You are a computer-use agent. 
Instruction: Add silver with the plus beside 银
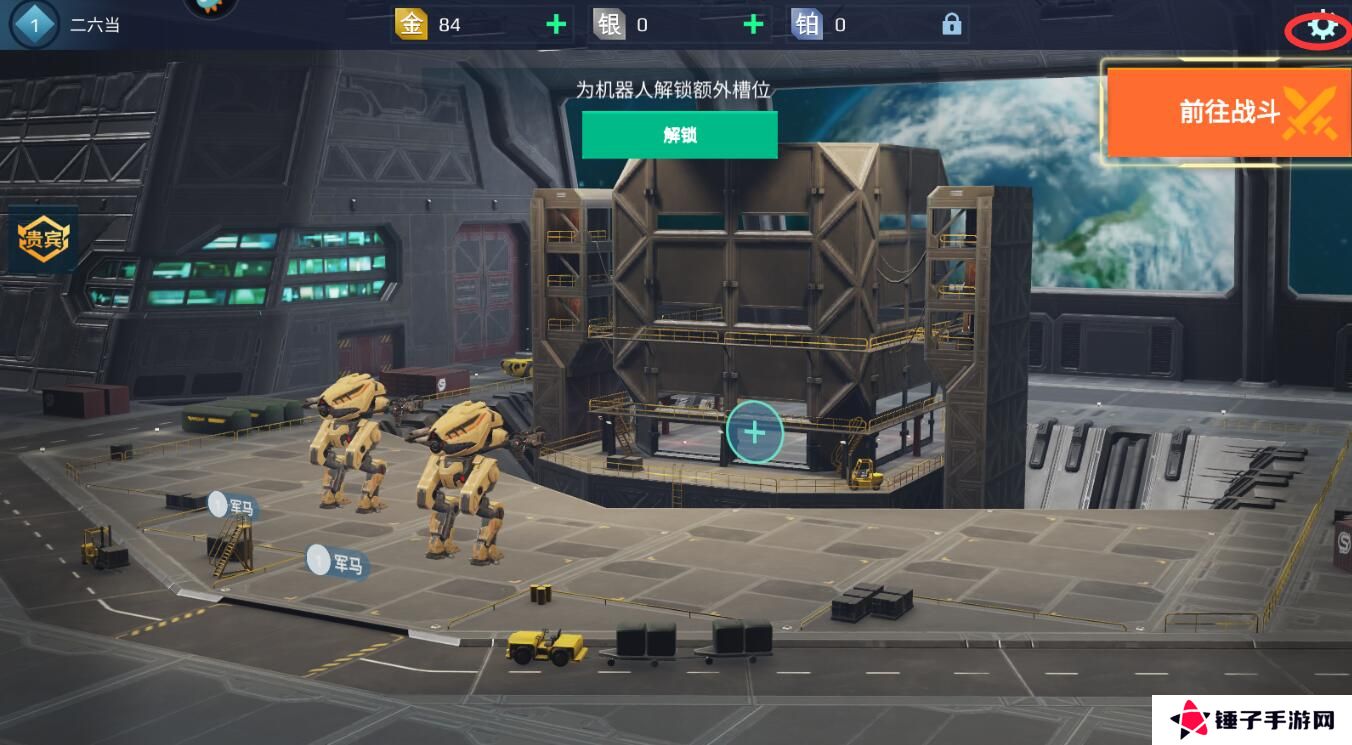(x=753, y=25)
